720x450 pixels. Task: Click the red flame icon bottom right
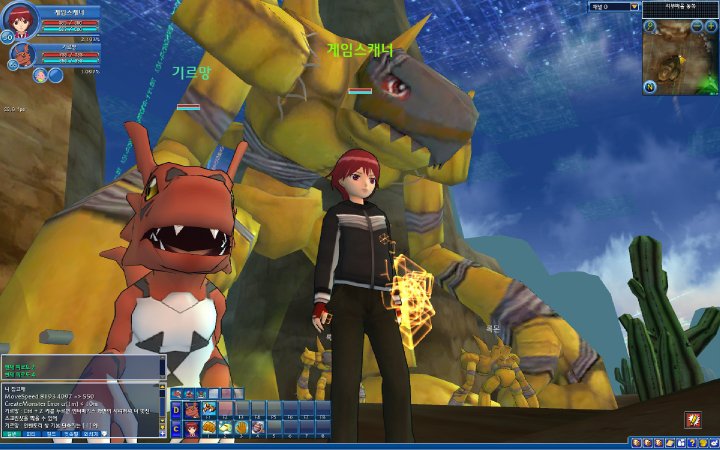[692, 419]
